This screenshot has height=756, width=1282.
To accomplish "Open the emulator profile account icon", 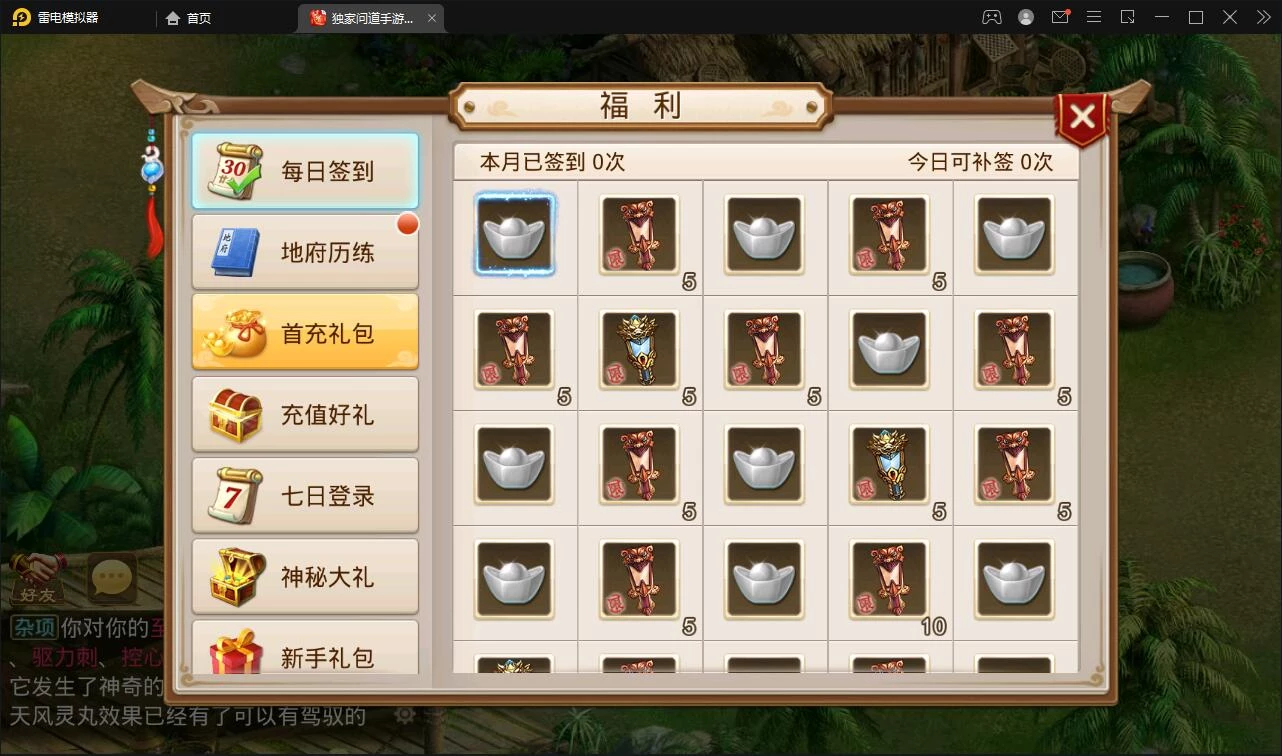I will click(x=1024, y=17).
